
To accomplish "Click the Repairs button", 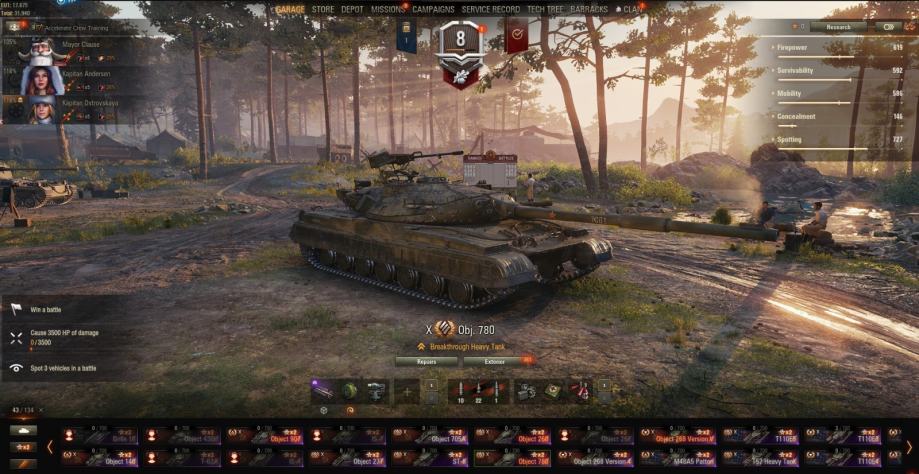I will coord(426,361).
